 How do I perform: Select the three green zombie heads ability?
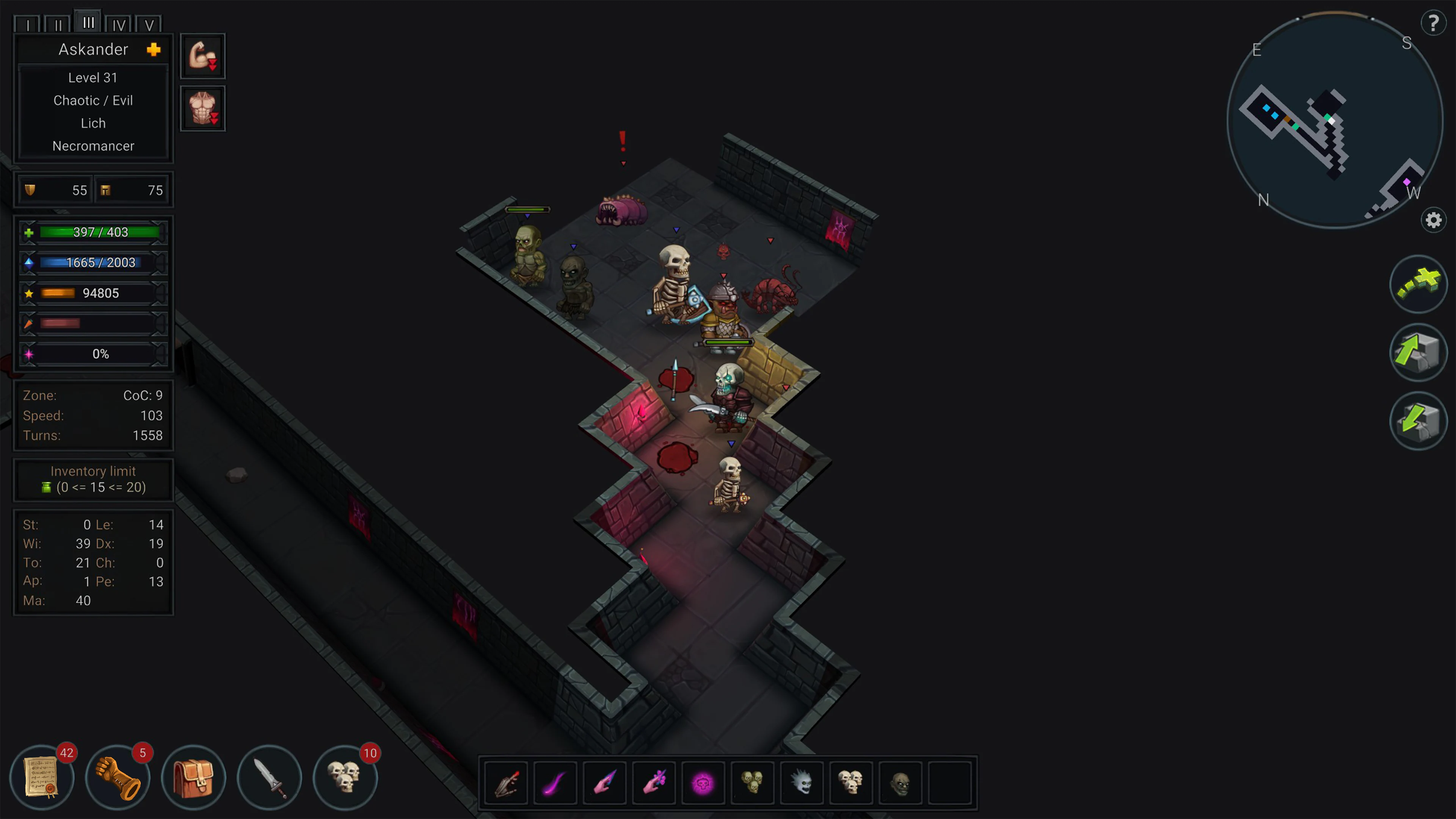(x=752, y=783)
